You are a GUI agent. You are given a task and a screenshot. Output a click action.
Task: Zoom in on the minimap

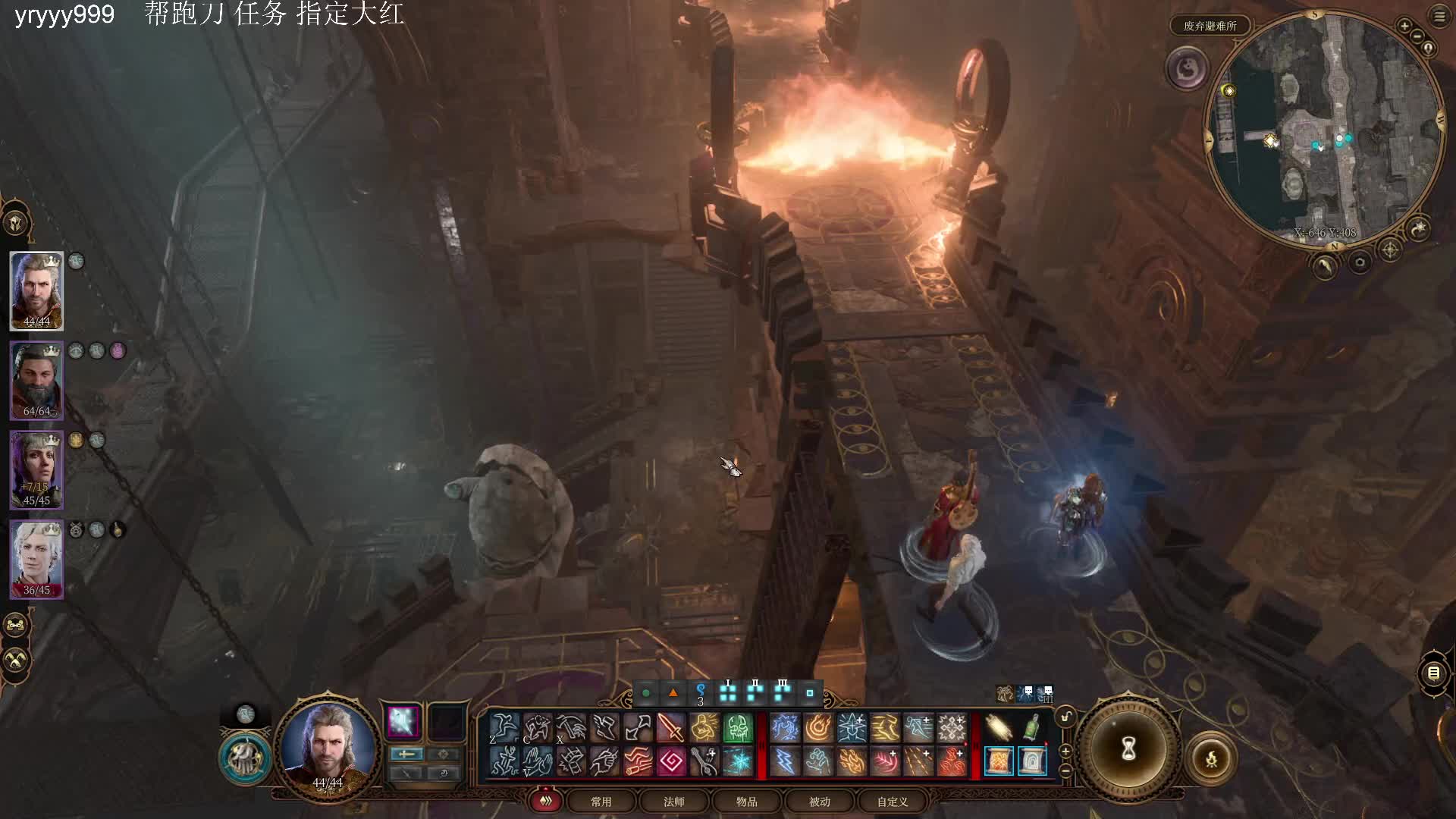(1404, 26)
